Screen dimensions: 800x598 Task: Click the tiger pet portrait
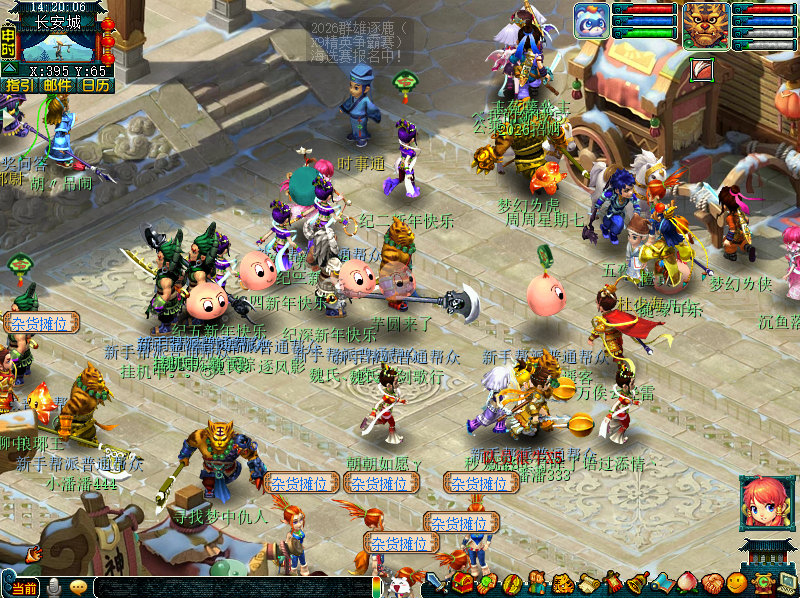click(x=706, y=27)
